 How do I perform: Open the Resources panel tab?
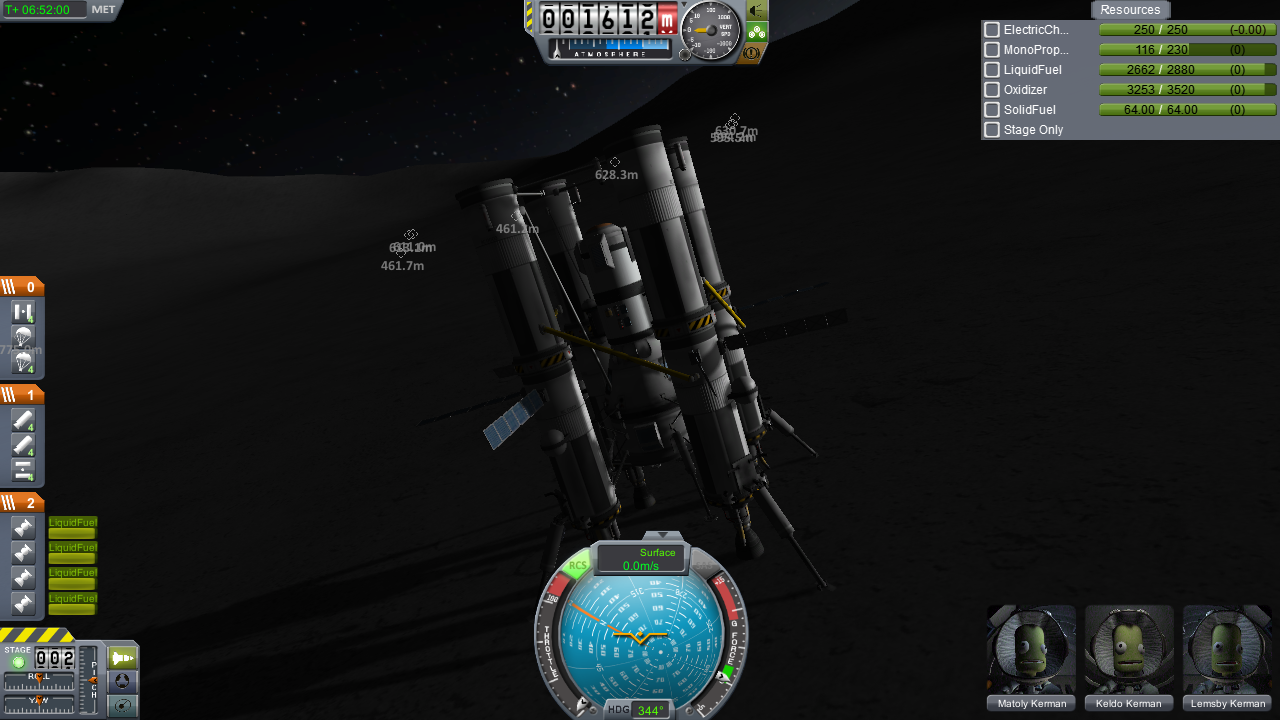(1130, 10)
